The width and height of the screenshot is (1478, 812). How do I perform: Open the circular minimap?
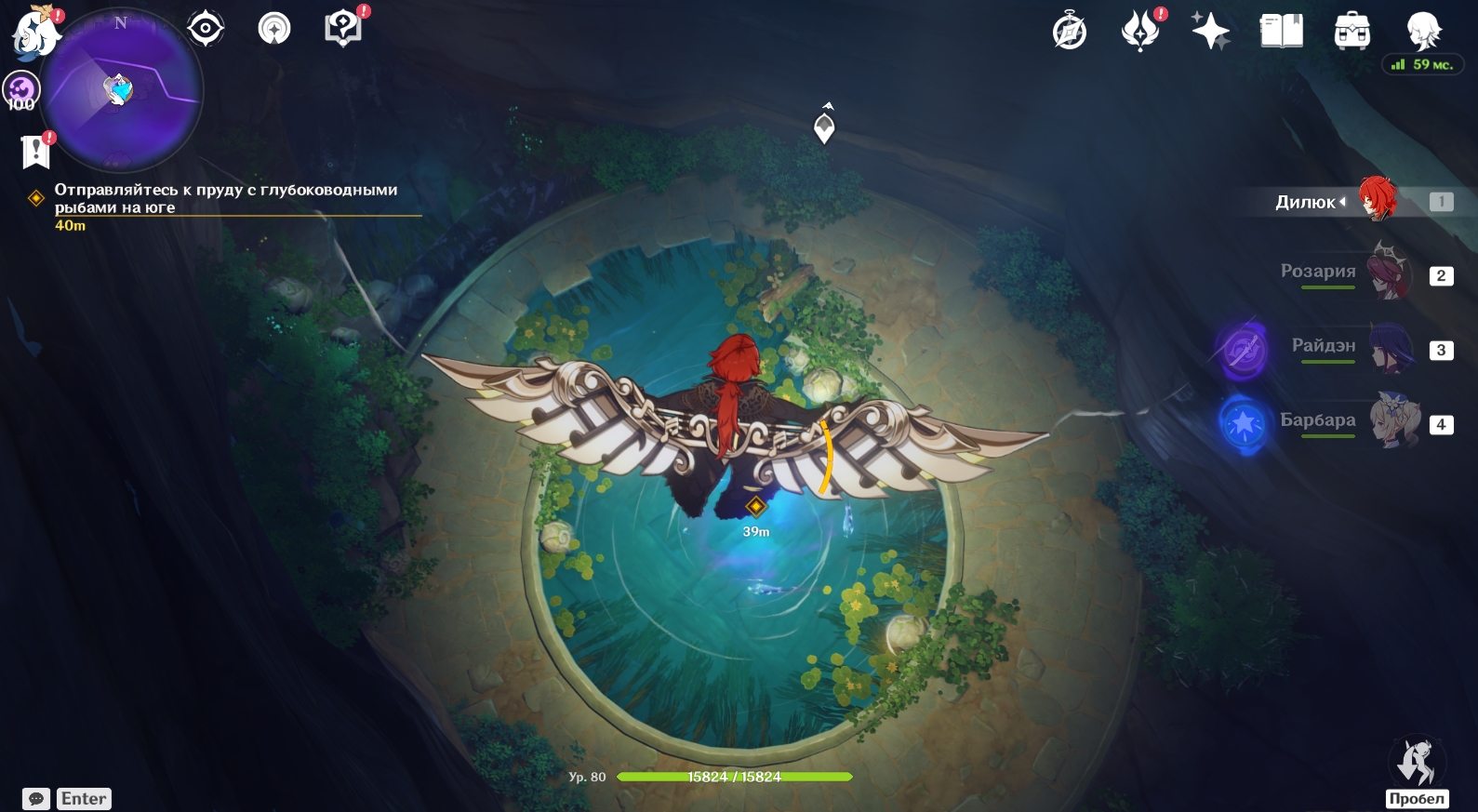pyautogui.click(x=121, y=90)
